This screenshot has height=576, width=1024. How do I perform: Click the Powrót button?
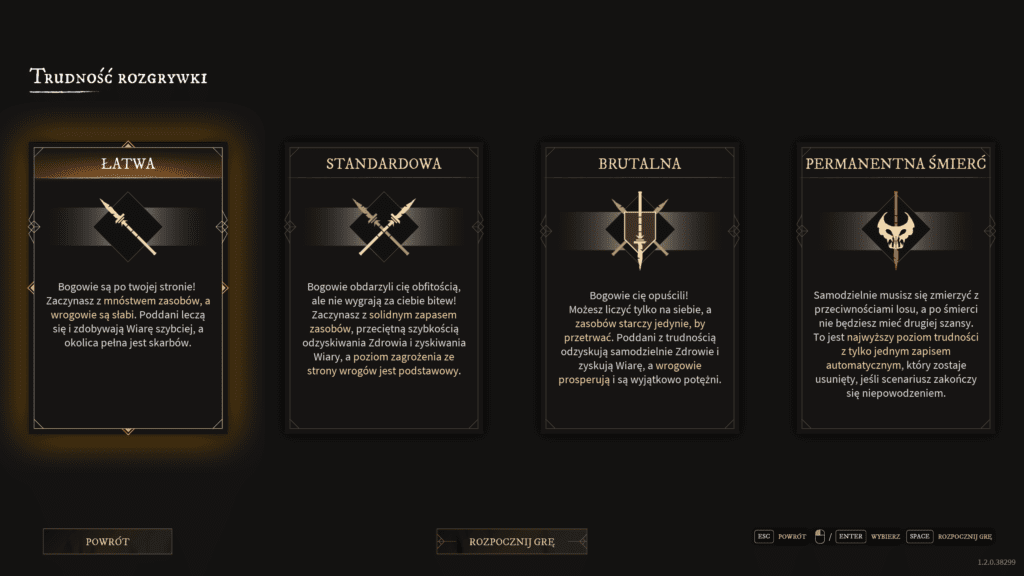click(x=108, y=542)
